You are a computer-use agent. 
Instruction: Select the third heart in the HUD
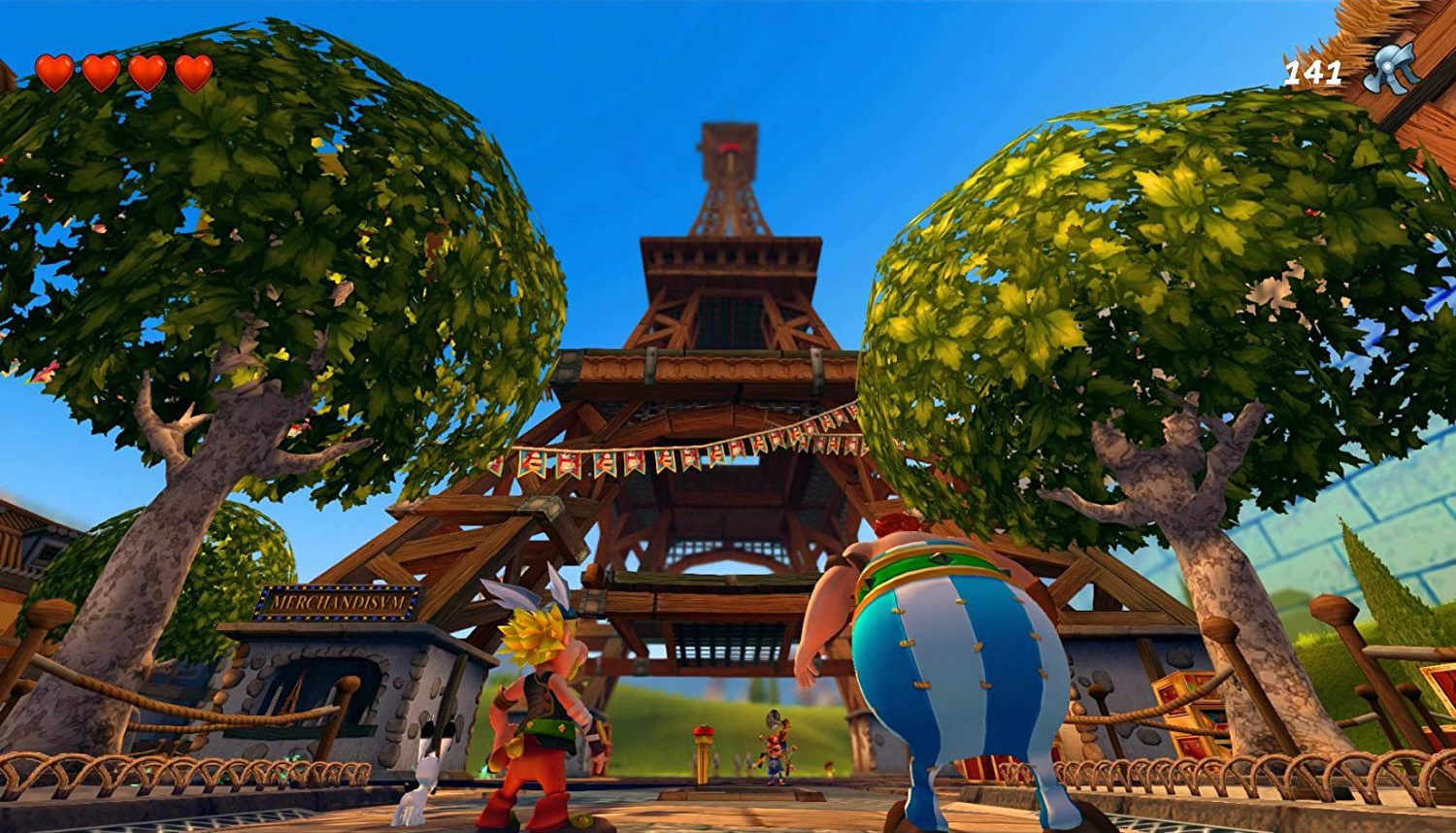click(x=149, y=70)
